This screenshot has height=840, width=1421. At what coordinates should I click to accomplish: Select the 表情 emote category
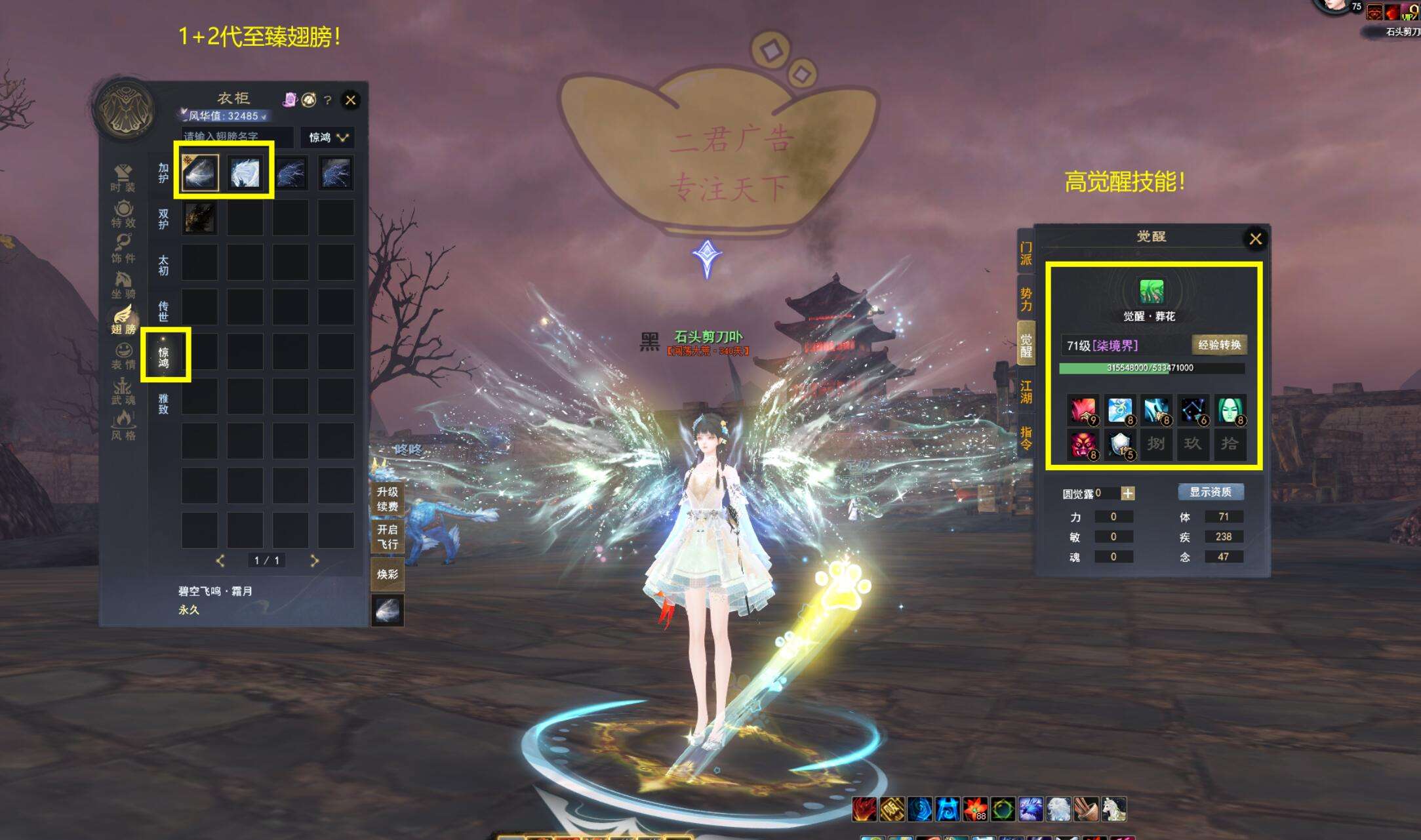[x=123, y=356]
